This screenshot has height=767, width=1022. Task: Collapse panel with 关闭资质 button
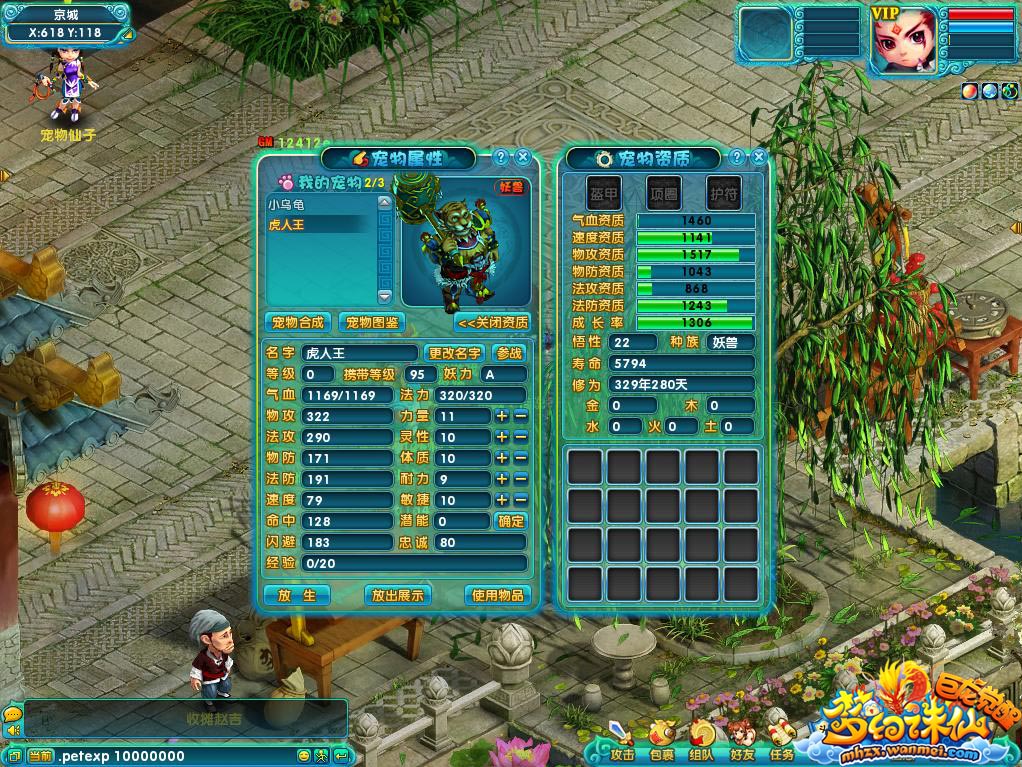coord(492,322)
